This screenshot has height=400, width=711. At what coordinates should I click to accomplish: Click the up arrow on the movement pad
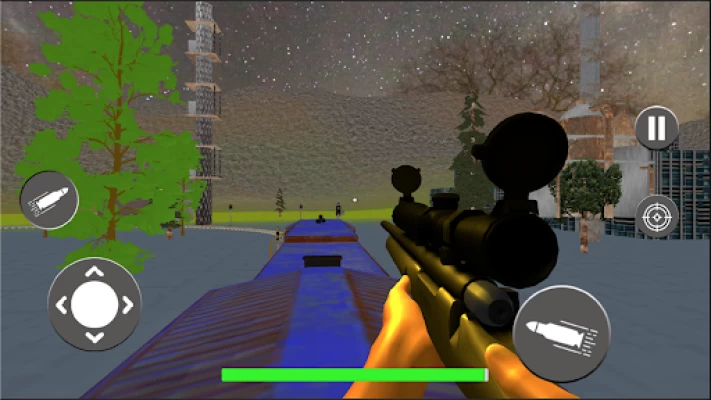(x=94, y=272)
